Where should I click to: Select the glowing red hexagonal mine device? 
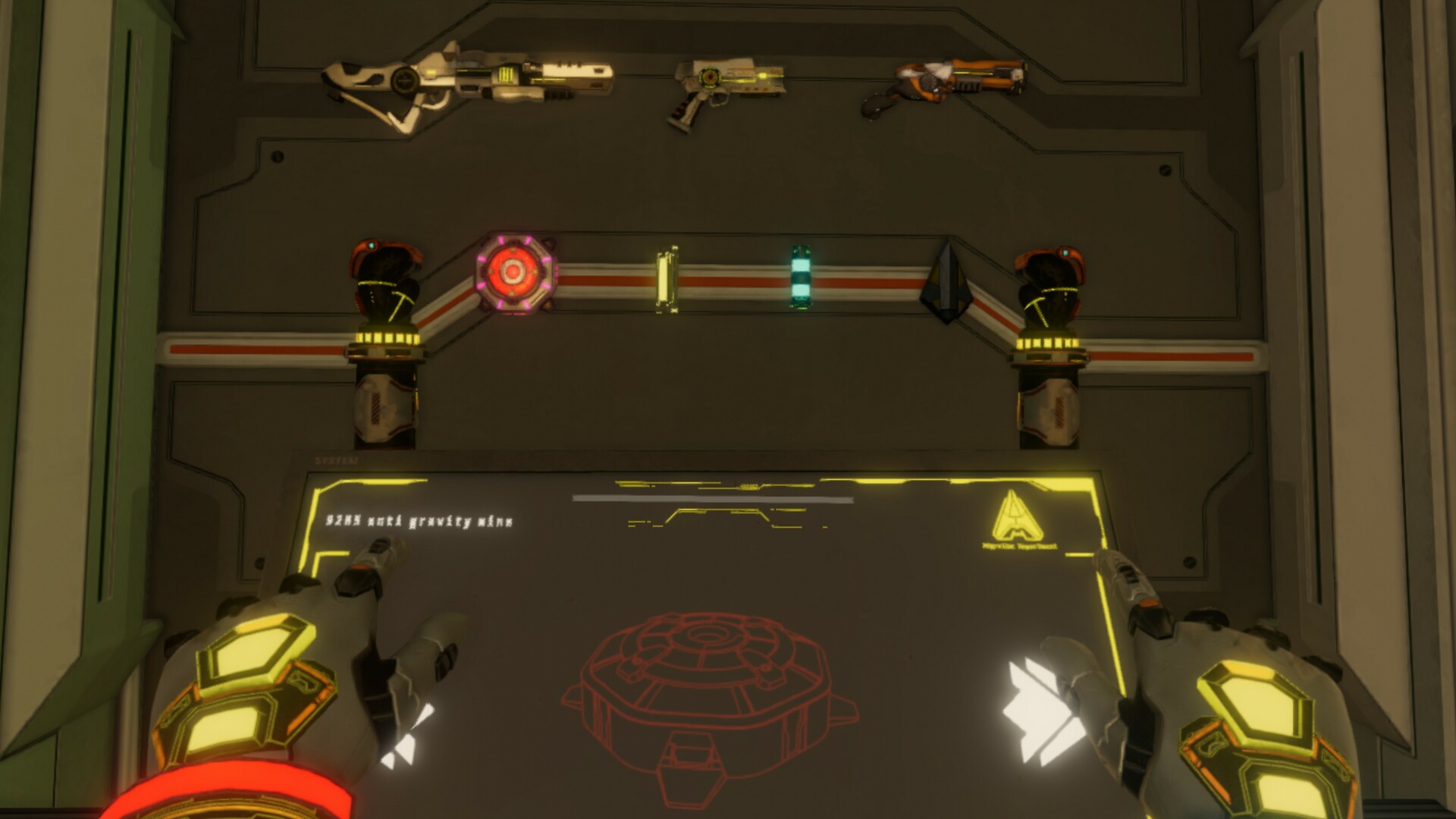click(514, 273)
